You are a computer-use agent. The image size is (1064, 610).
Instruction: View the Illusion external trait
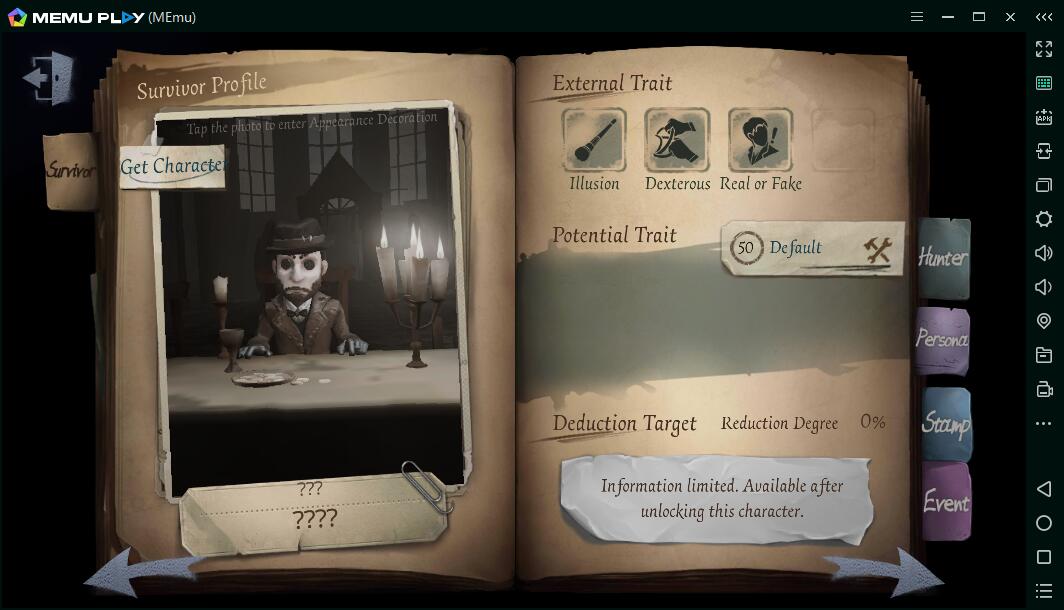(594, 140)
